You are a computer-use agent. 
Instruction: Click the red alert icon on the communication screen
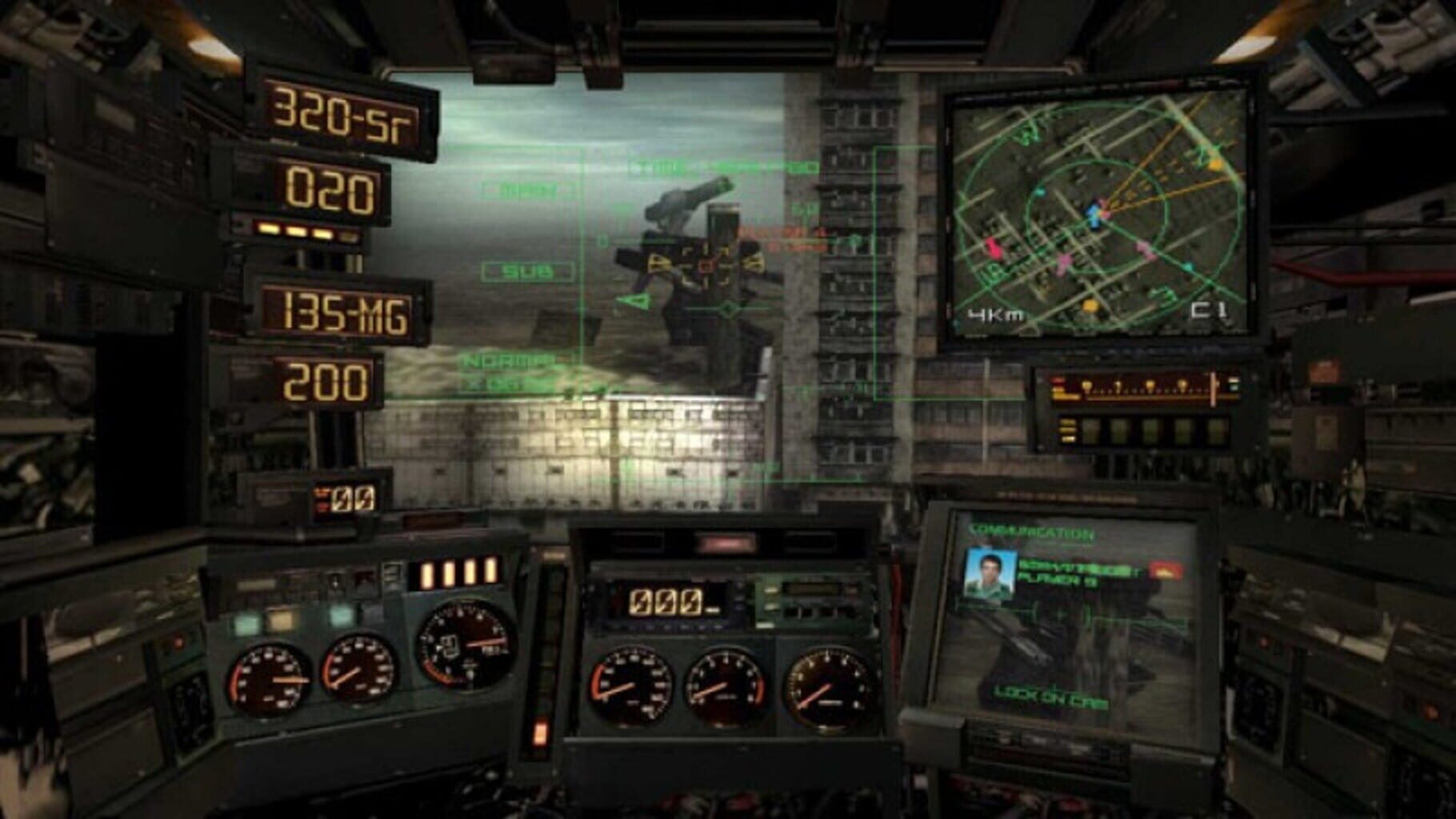tap(1163, 570)
